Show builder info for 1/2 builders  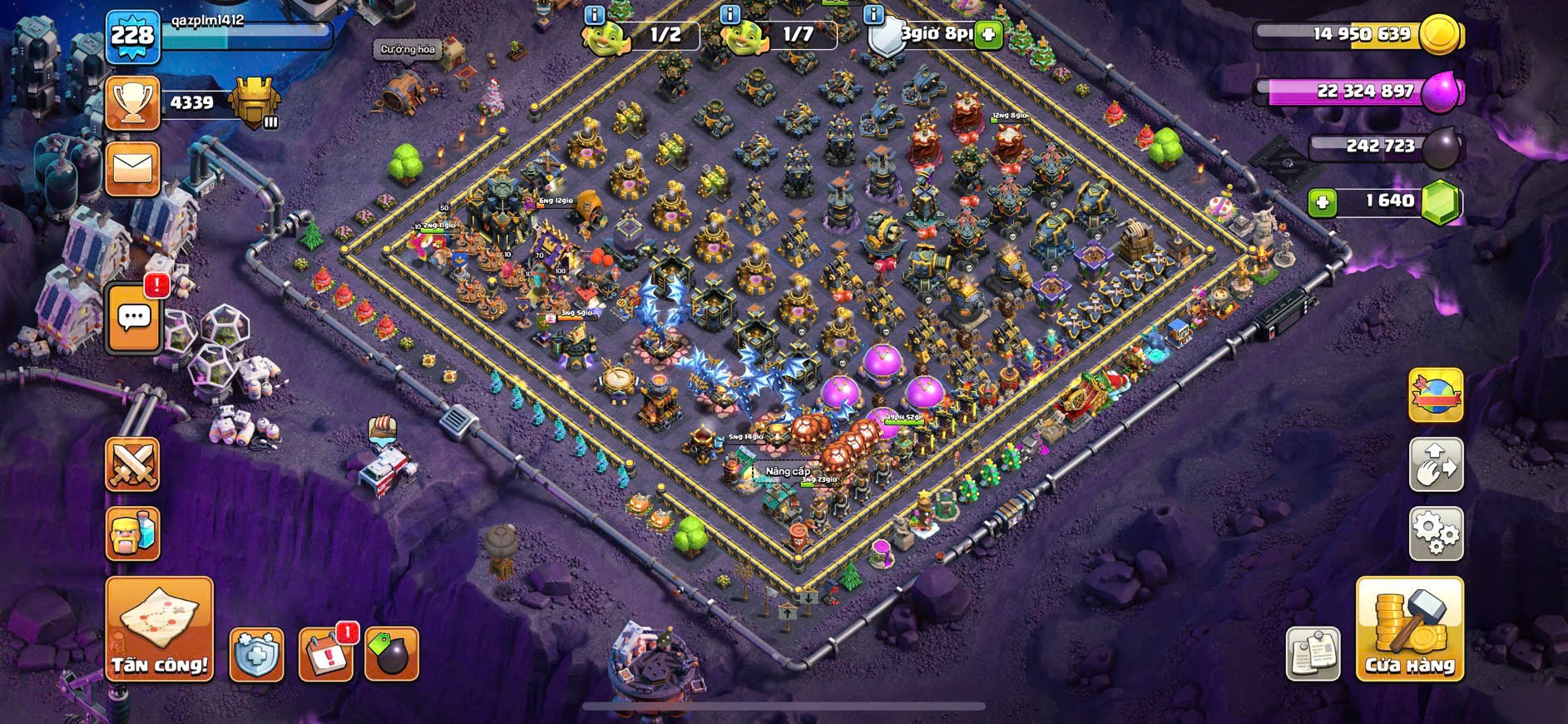[594, 15]
